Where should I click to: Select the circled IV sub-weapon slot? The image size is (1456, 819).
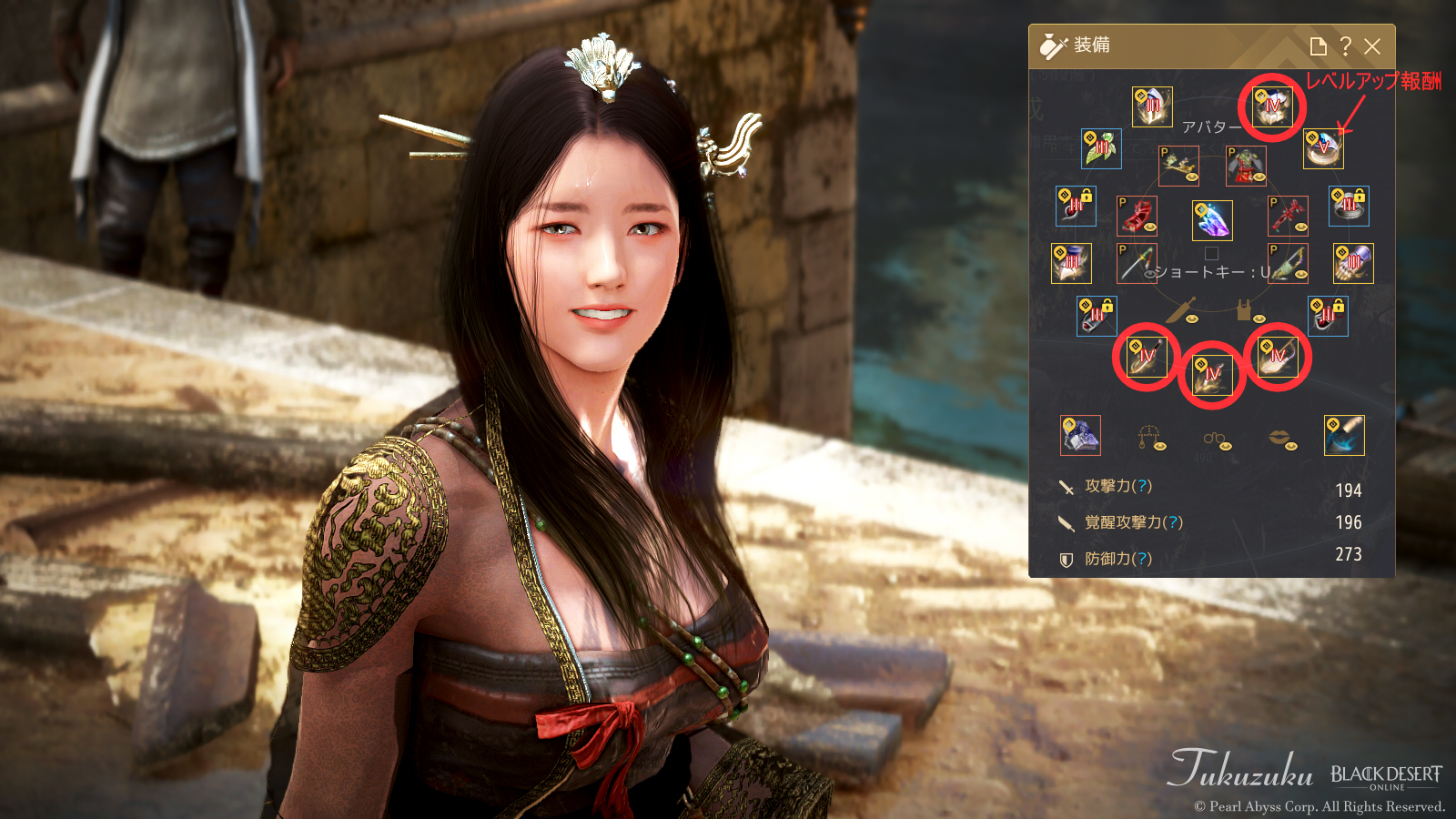click(x=1214, y=375)
